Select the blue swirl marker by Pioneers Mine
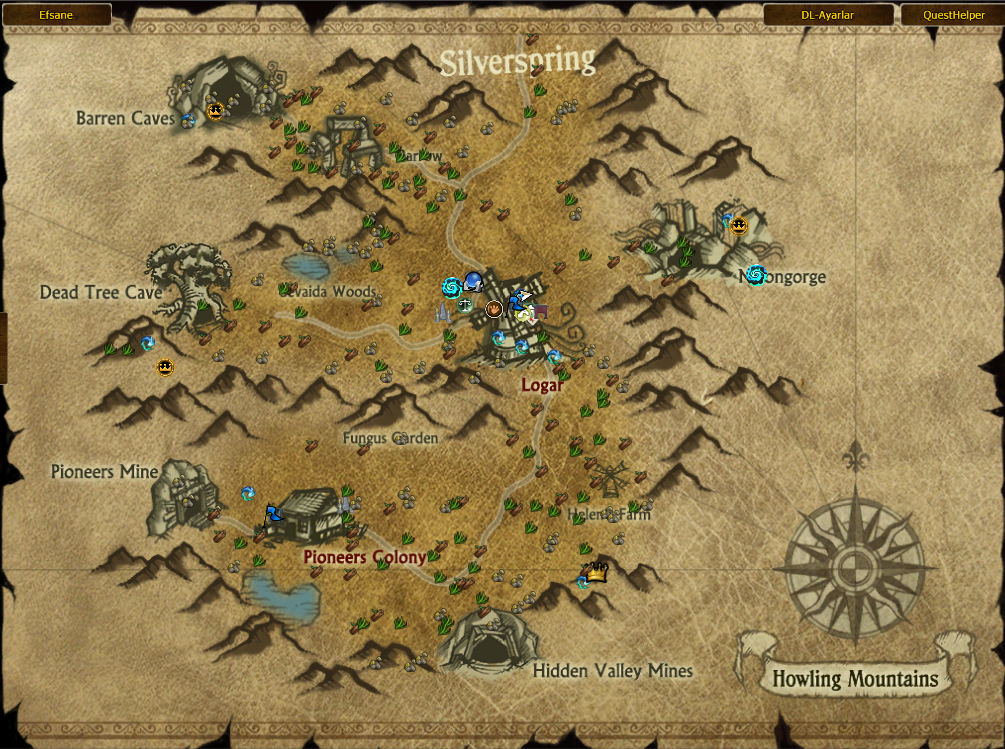The image size is (1005, 749). 248,493
